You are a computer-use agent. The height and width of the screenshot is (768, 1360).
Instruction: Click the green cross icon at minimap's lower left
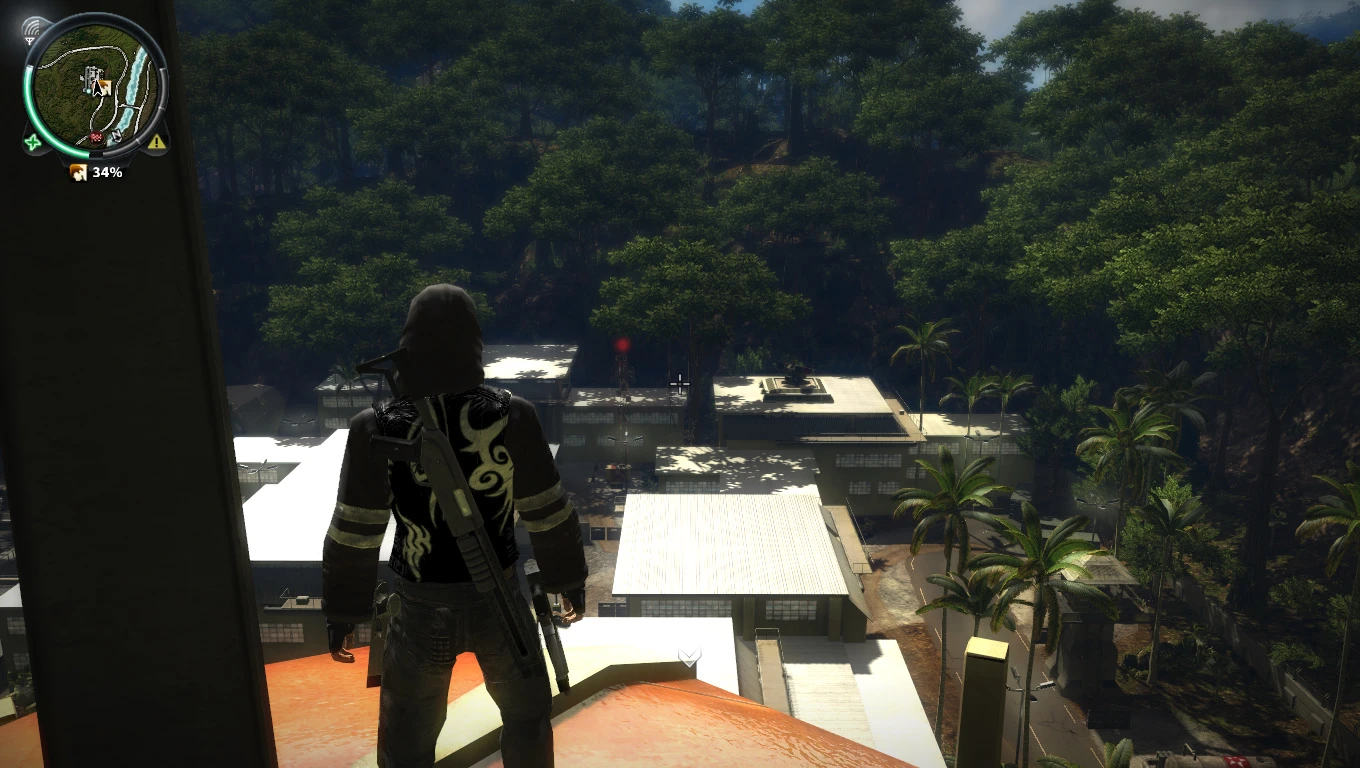[x=31, y=142]
